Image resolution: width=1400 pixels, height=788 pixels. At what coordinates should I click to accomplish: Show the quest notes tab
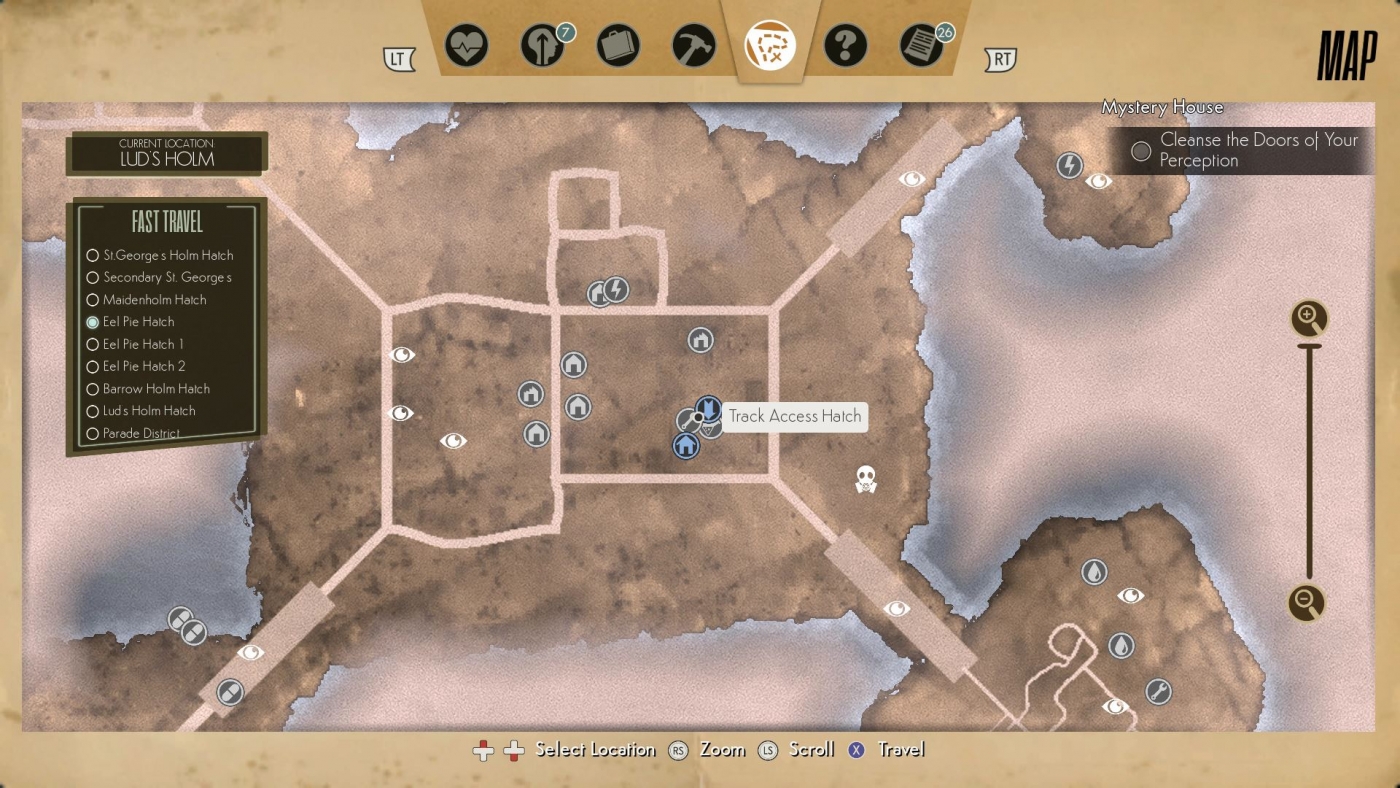(x=922, y=46)
